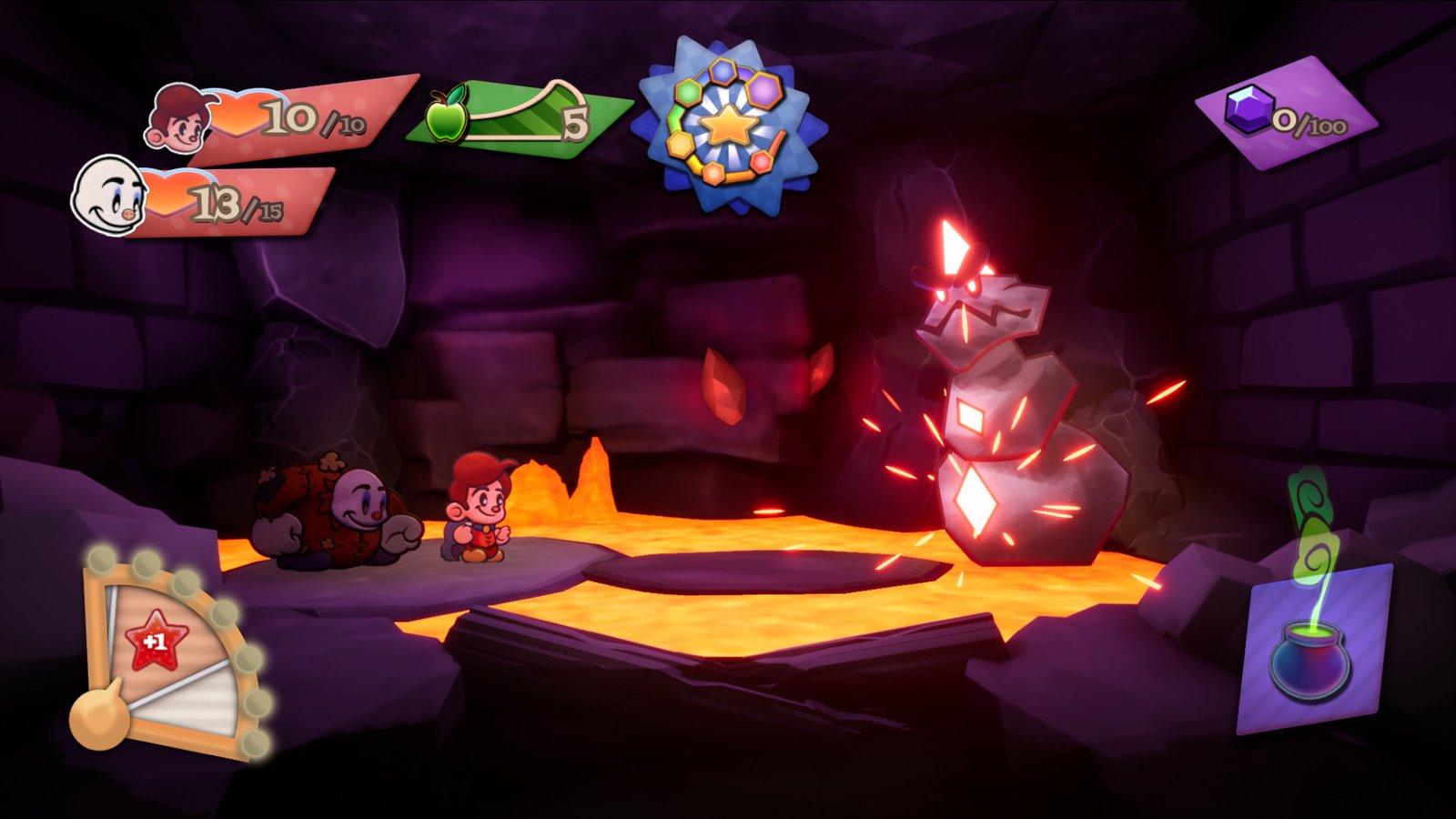Choose the red +1 star fan panel
Viewport: 1456px width, 819px height.
[158, 640]
